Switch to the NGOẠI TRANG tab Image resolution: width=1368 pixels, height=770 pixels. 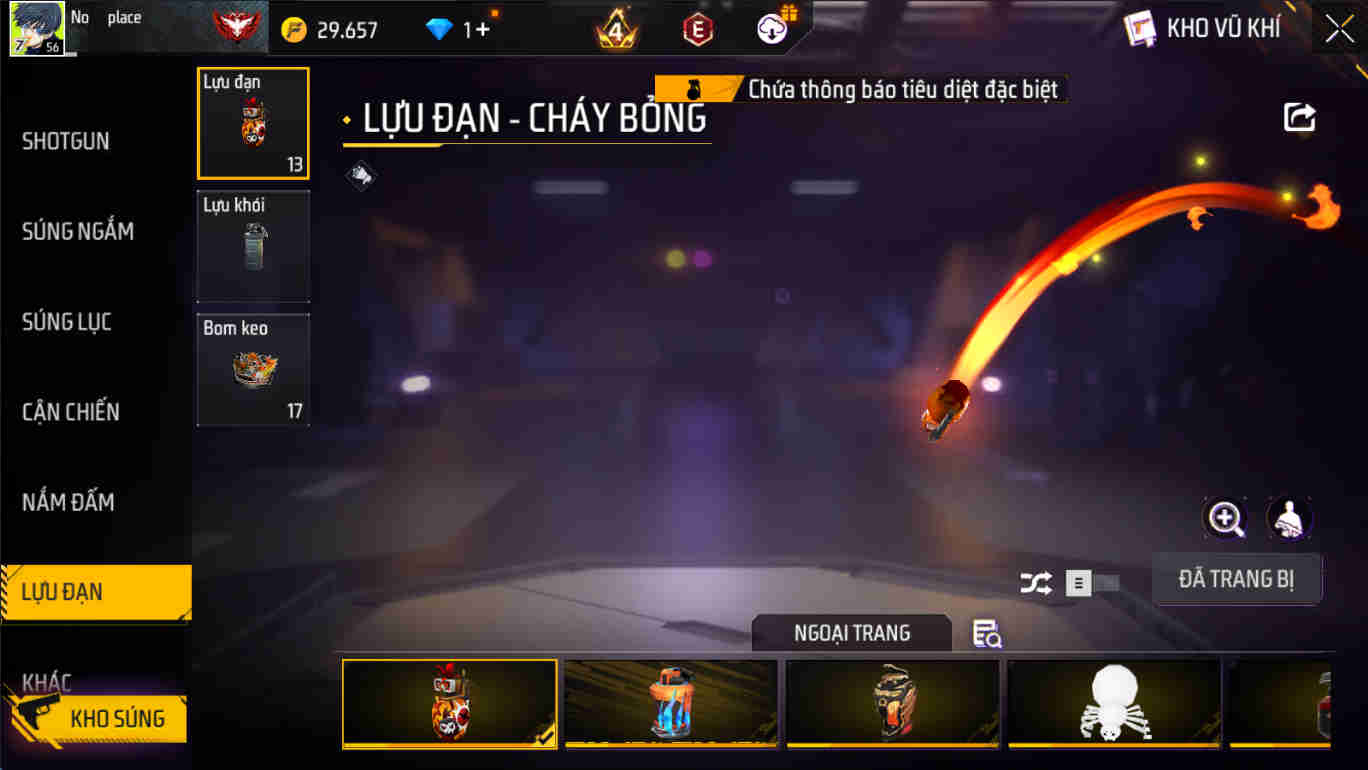point(851,632)
